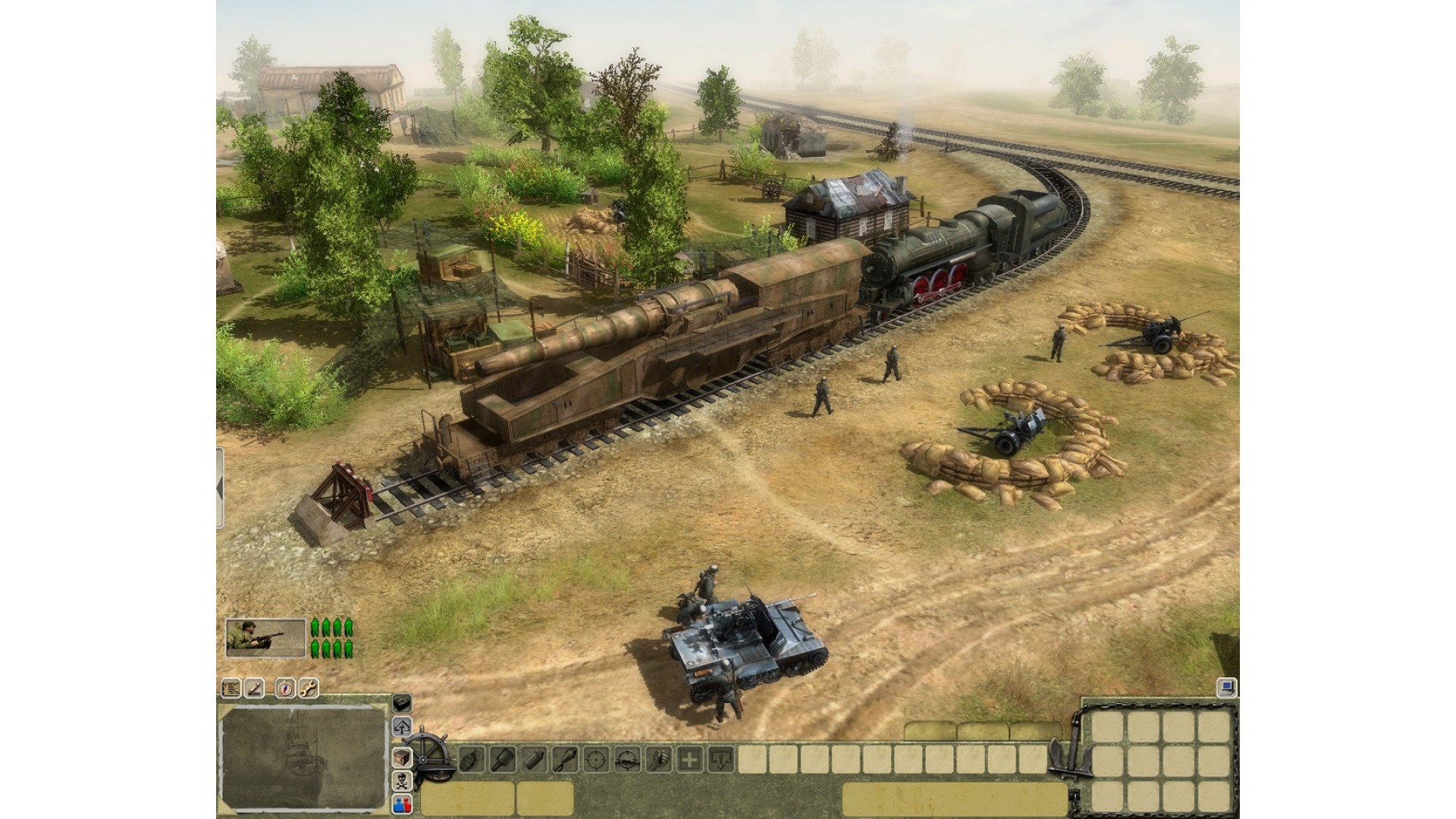Image resolution: width=1456 pixels, height=819 pixels.
Task: Select the cylindrical canister grenade command
Action: click(x=533, y=758)
